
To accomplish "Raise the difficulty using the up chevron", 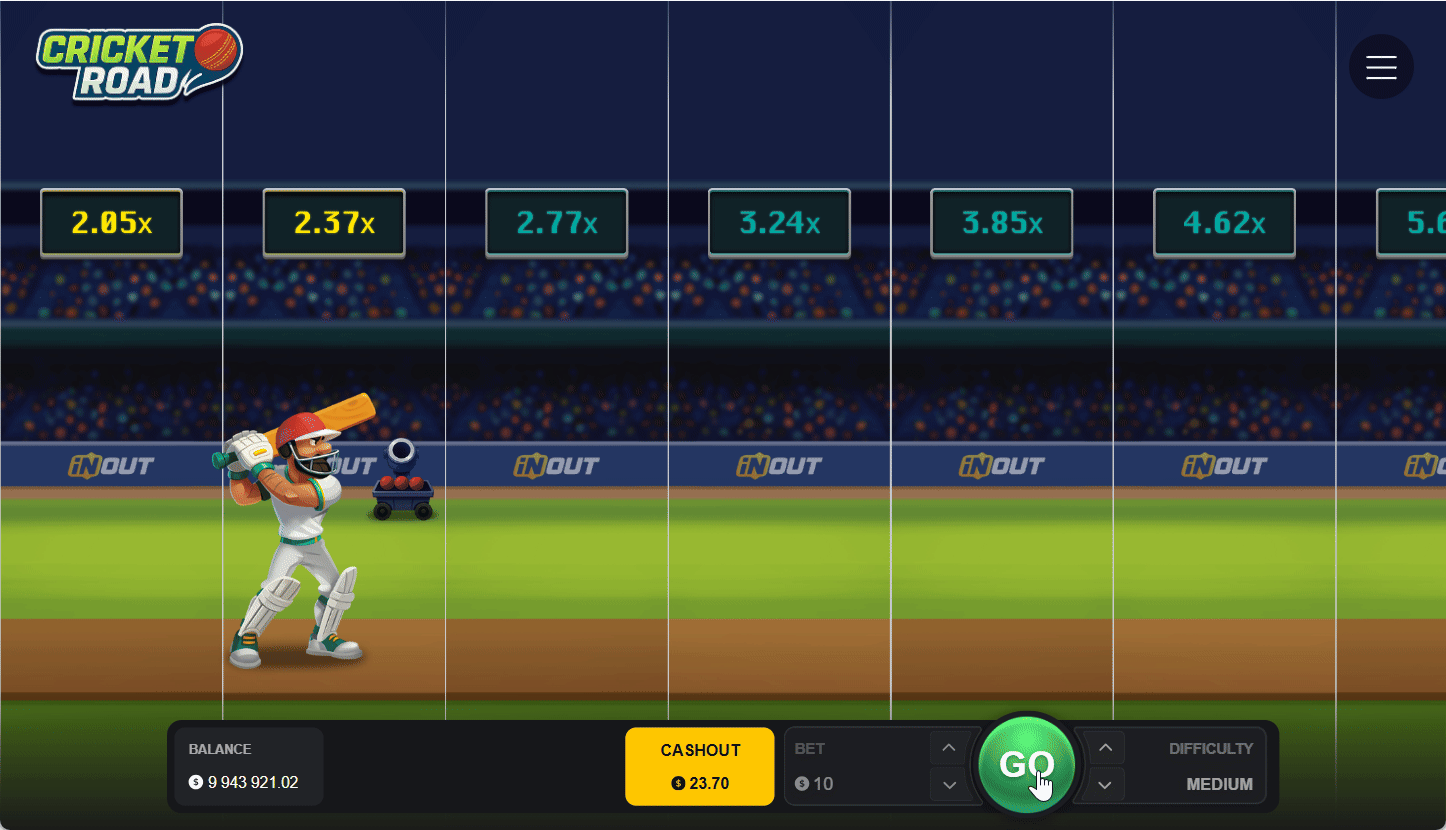I will [1104, 747].
